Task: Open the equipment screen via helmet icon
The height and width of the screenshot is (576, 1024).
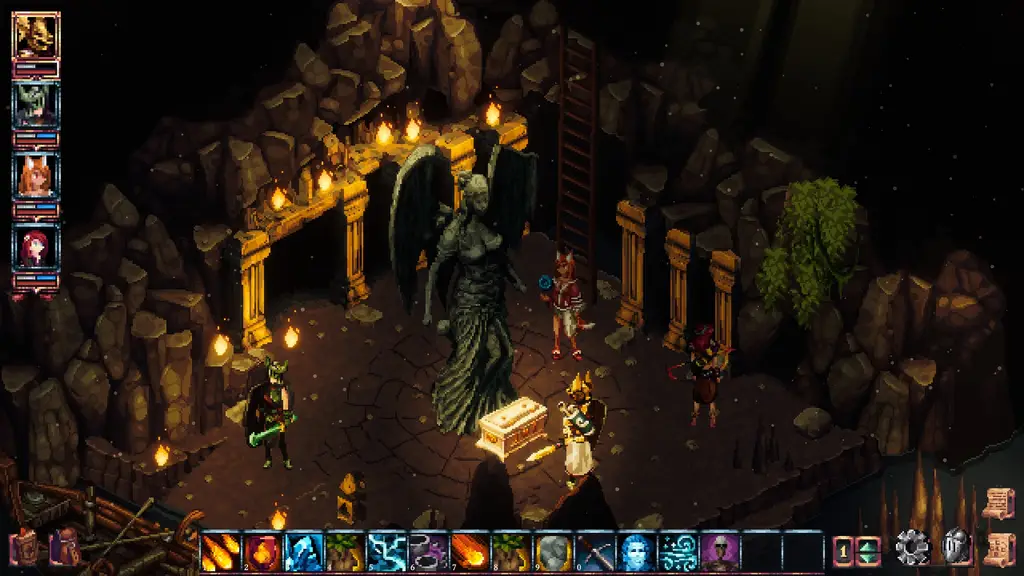Action: coord(957,547)
